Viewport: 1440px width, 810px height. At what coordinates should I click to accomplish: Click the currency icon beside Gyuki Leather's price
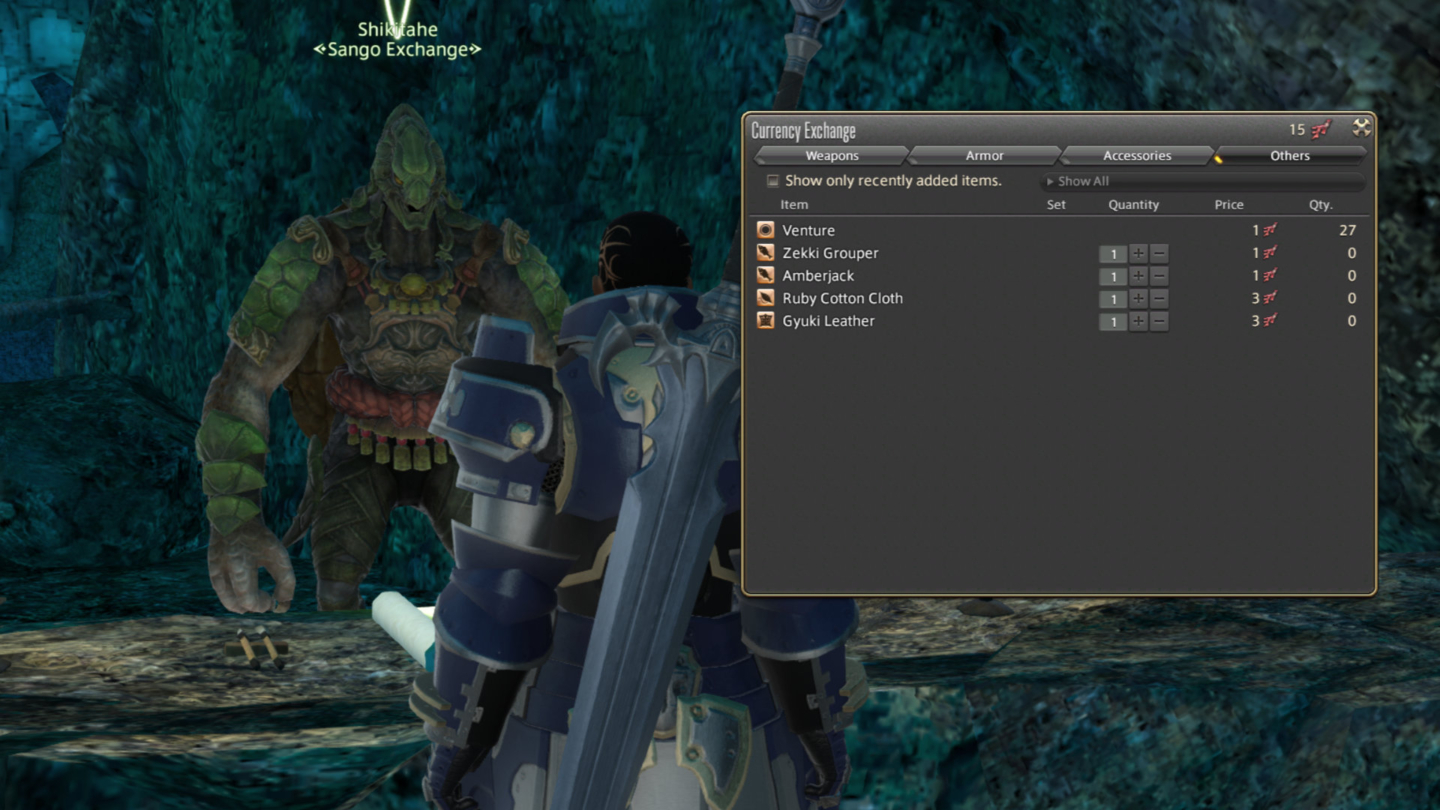pyautogui.click(x=1269, y=321)
